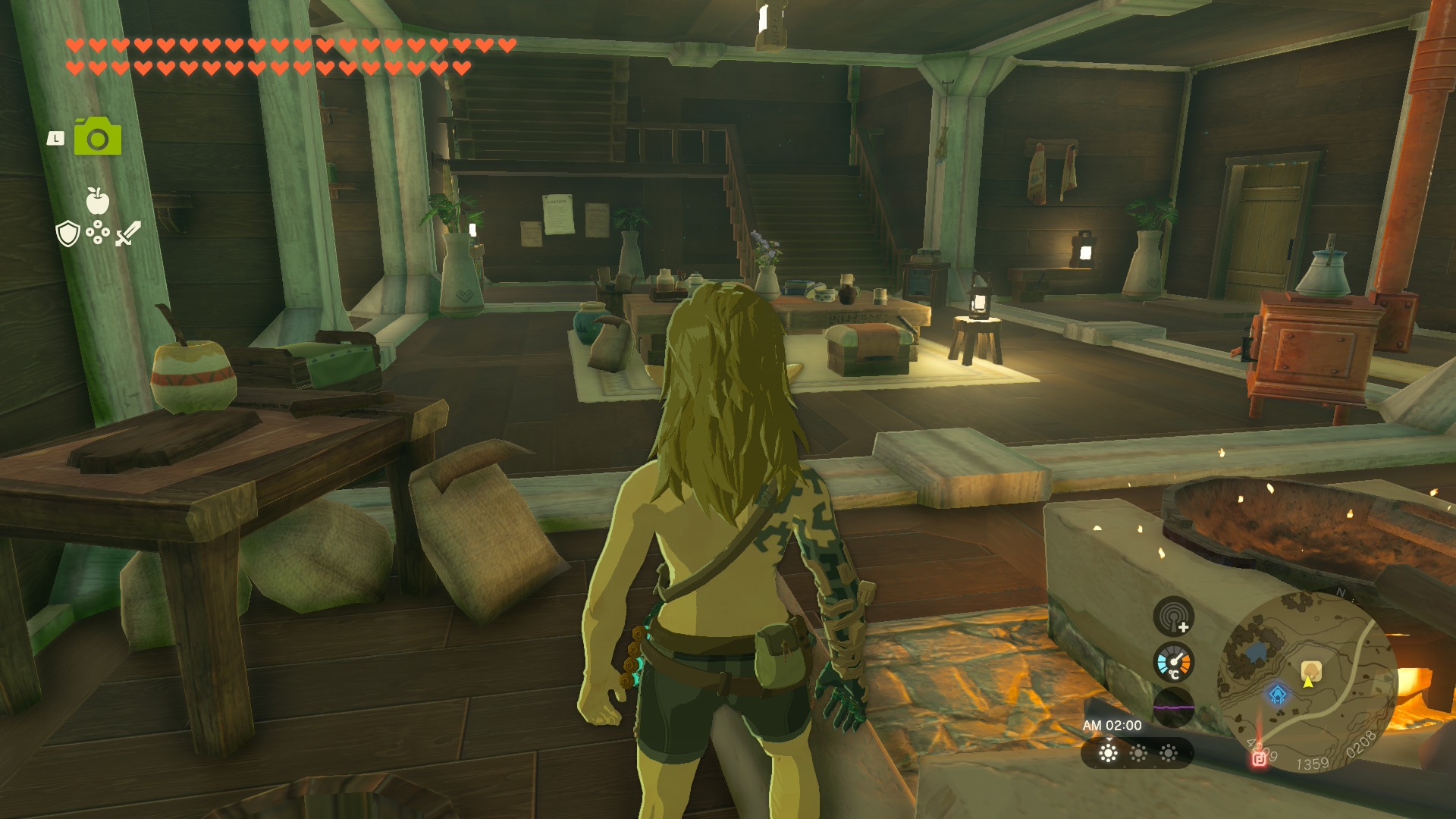Choose the sword weapon quick-select icon
This screenshot has width=1456, height=819.
pyautogui.click(x=127, y=234)
